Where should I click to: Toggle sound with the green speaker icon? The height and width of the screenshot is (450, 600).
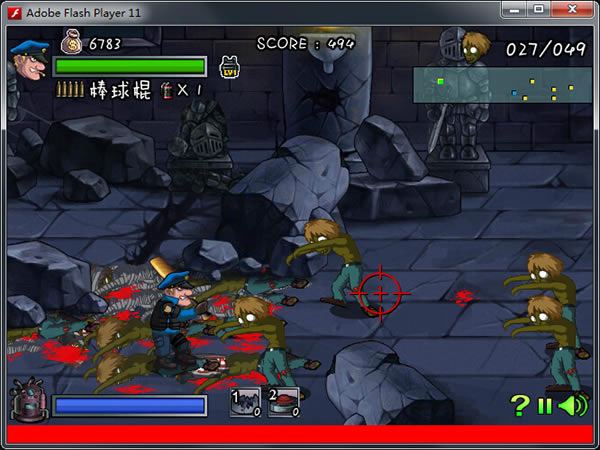pyautogui.click(x=572, y=405)
